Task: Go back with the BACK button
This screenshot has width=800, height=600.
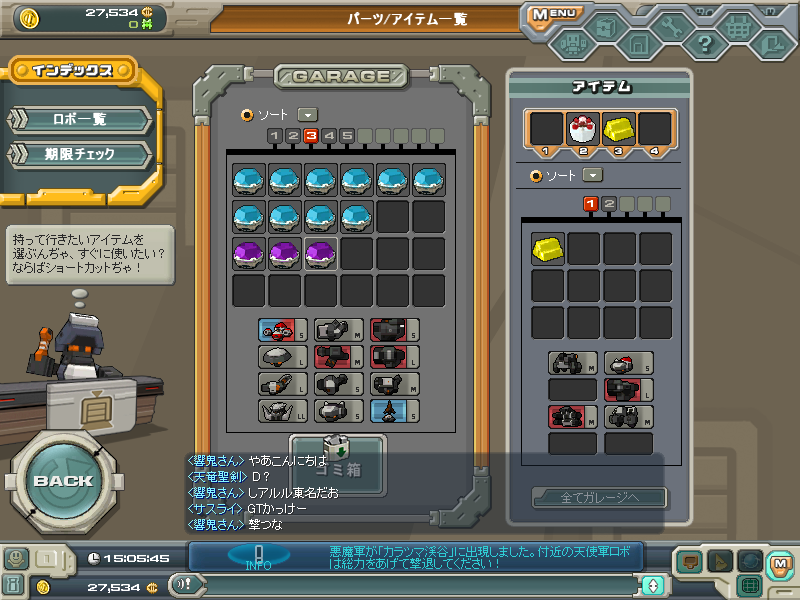Action: pyautogui.click(x=62, y=480)
